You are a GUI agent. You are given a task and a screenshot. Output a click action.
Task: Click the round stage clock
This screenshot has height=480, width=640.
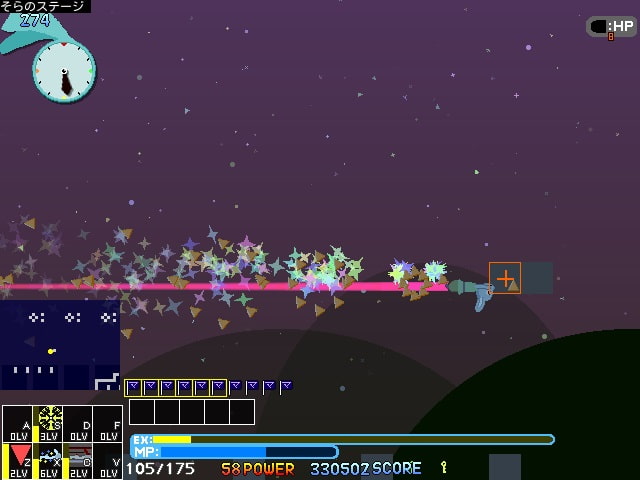[64, 70]
